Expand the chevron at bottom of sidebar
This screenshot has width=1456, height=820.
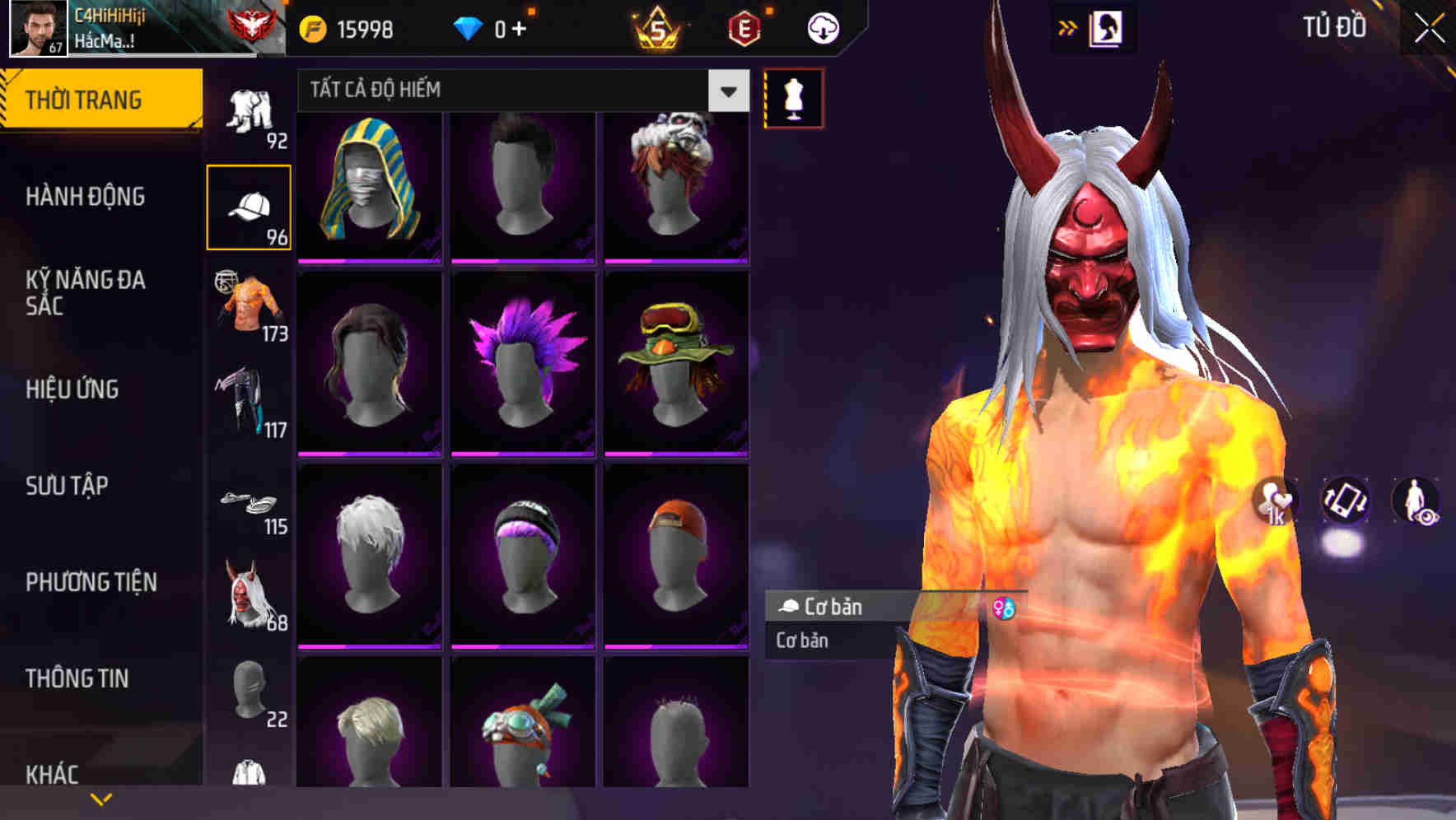click(101, 797)
